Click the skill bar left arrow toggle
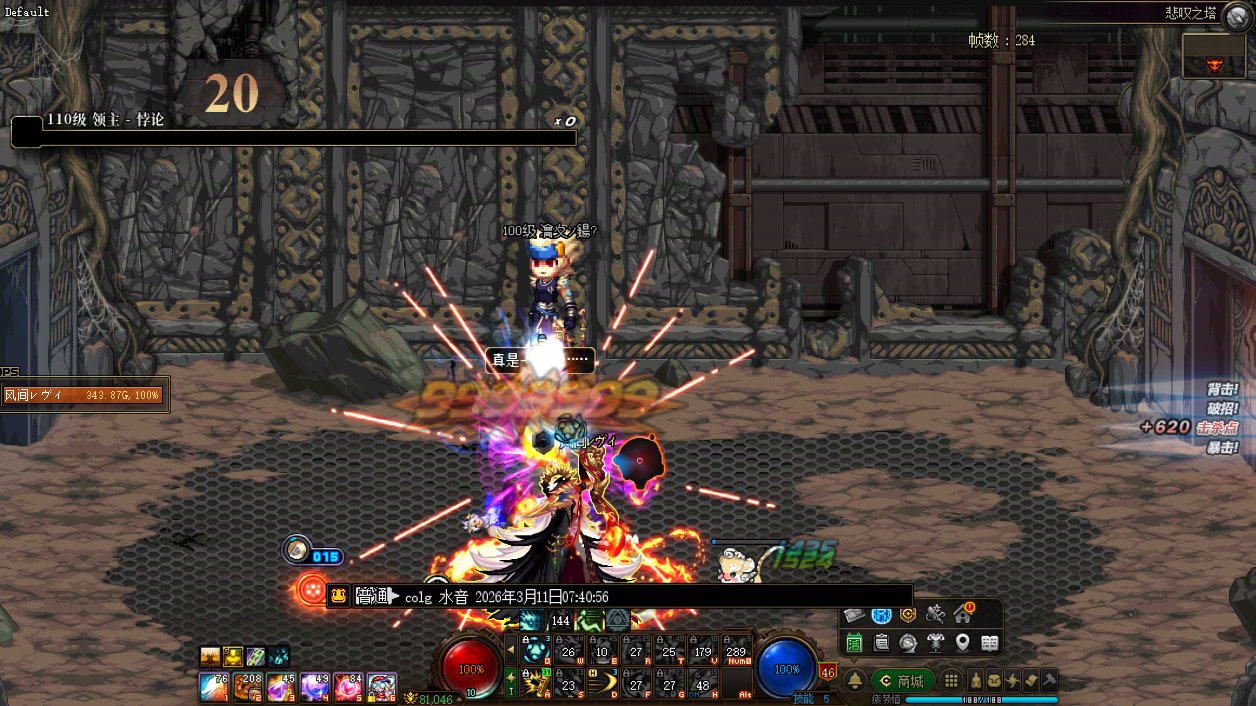 tap(511, 650)
